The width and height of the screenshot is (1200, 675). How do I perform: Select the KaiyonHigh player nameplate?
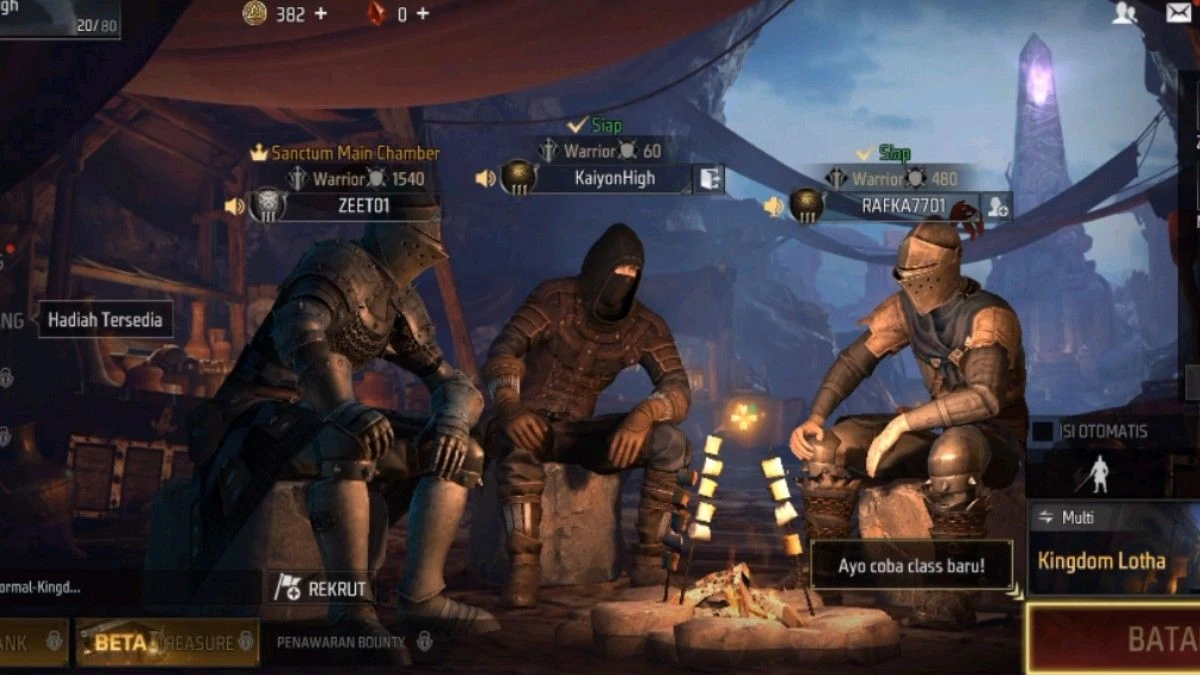[614, 179]
